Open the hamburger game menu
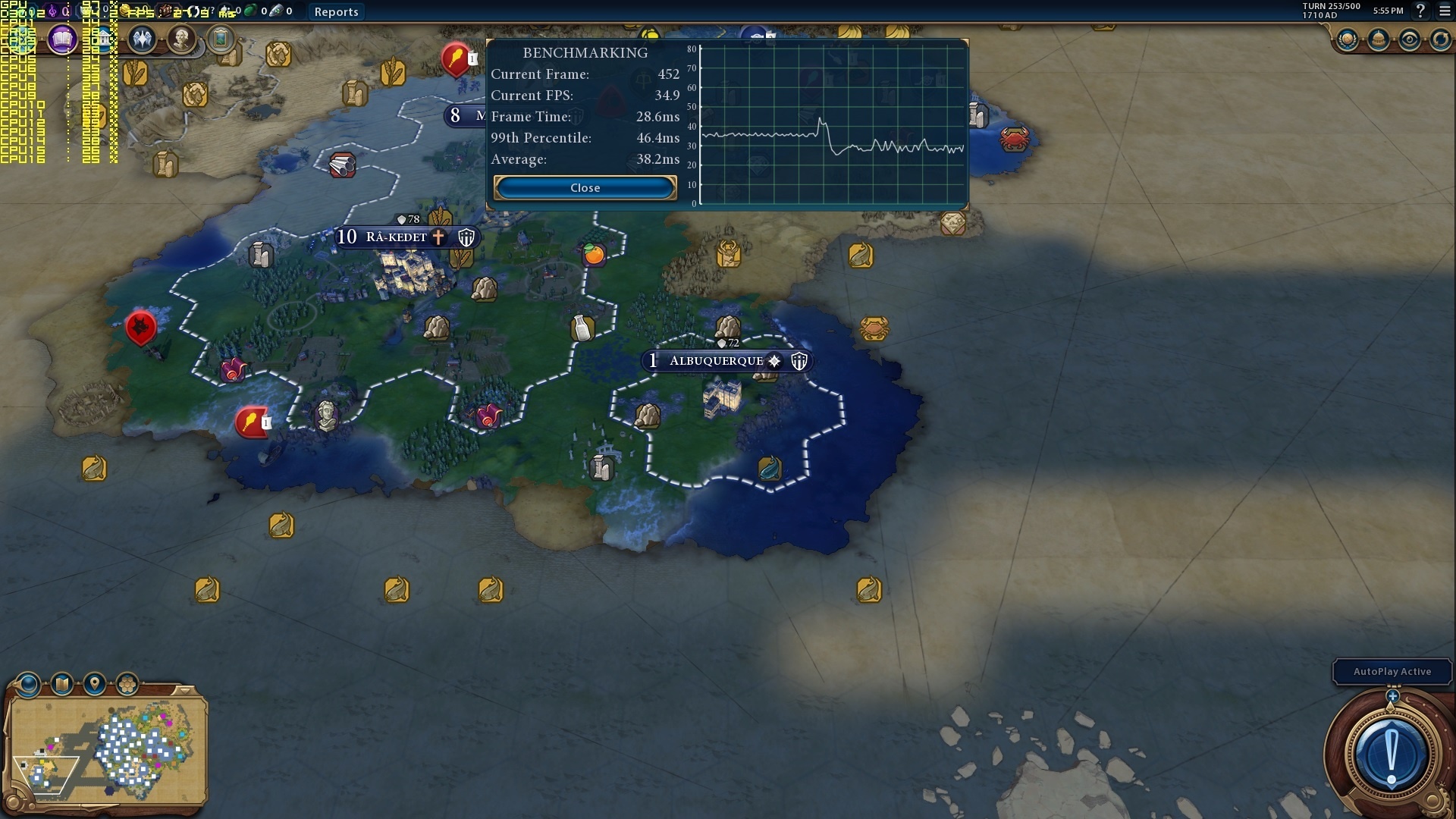 click(x=1445, y=11)
